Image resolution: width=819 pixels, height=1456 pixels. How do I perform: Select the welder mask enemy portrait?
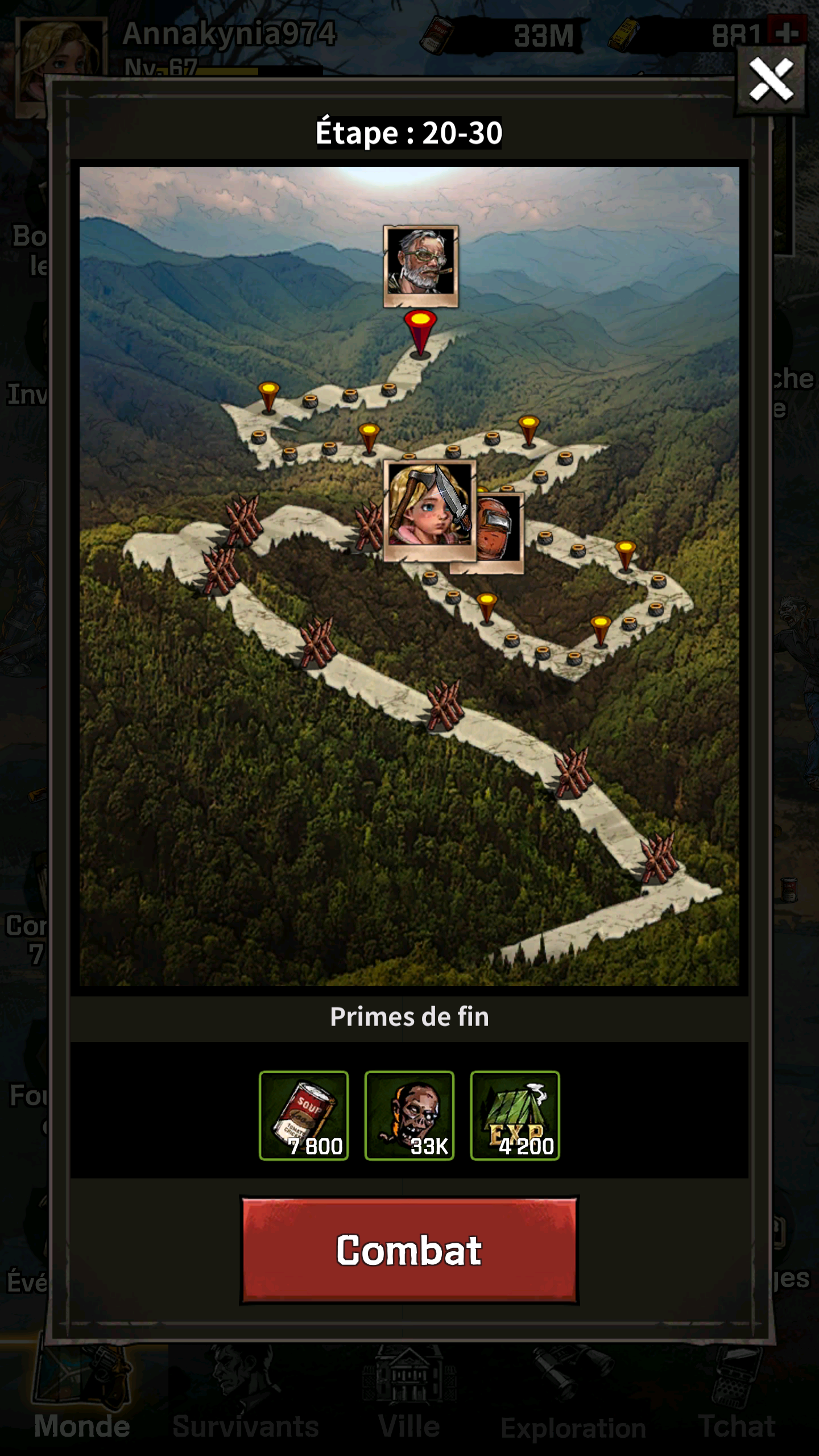tap(500, 529)
